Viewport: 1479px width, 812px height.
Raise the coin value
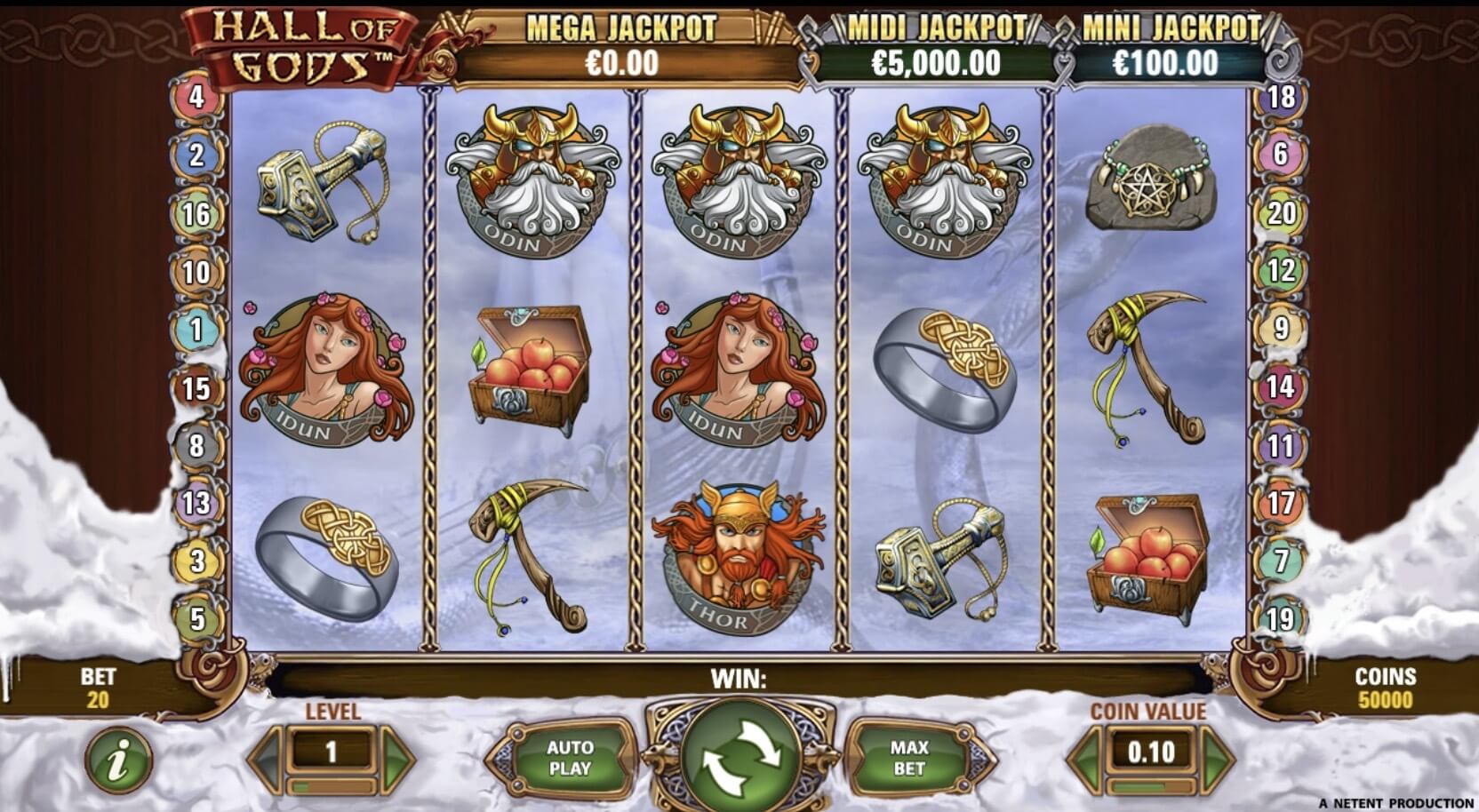coord(1218,758)
